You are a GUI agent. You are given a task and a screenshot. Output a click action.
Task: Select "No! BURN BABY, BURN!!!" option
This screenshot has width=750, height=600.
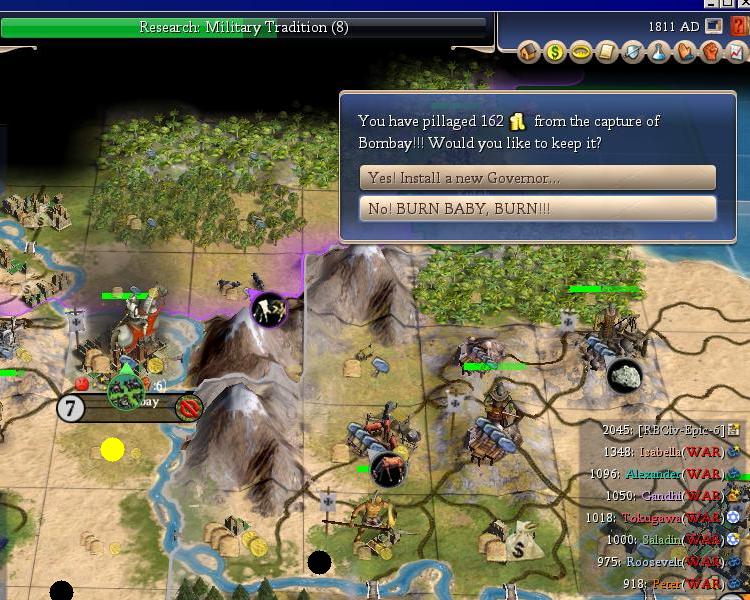537,209
